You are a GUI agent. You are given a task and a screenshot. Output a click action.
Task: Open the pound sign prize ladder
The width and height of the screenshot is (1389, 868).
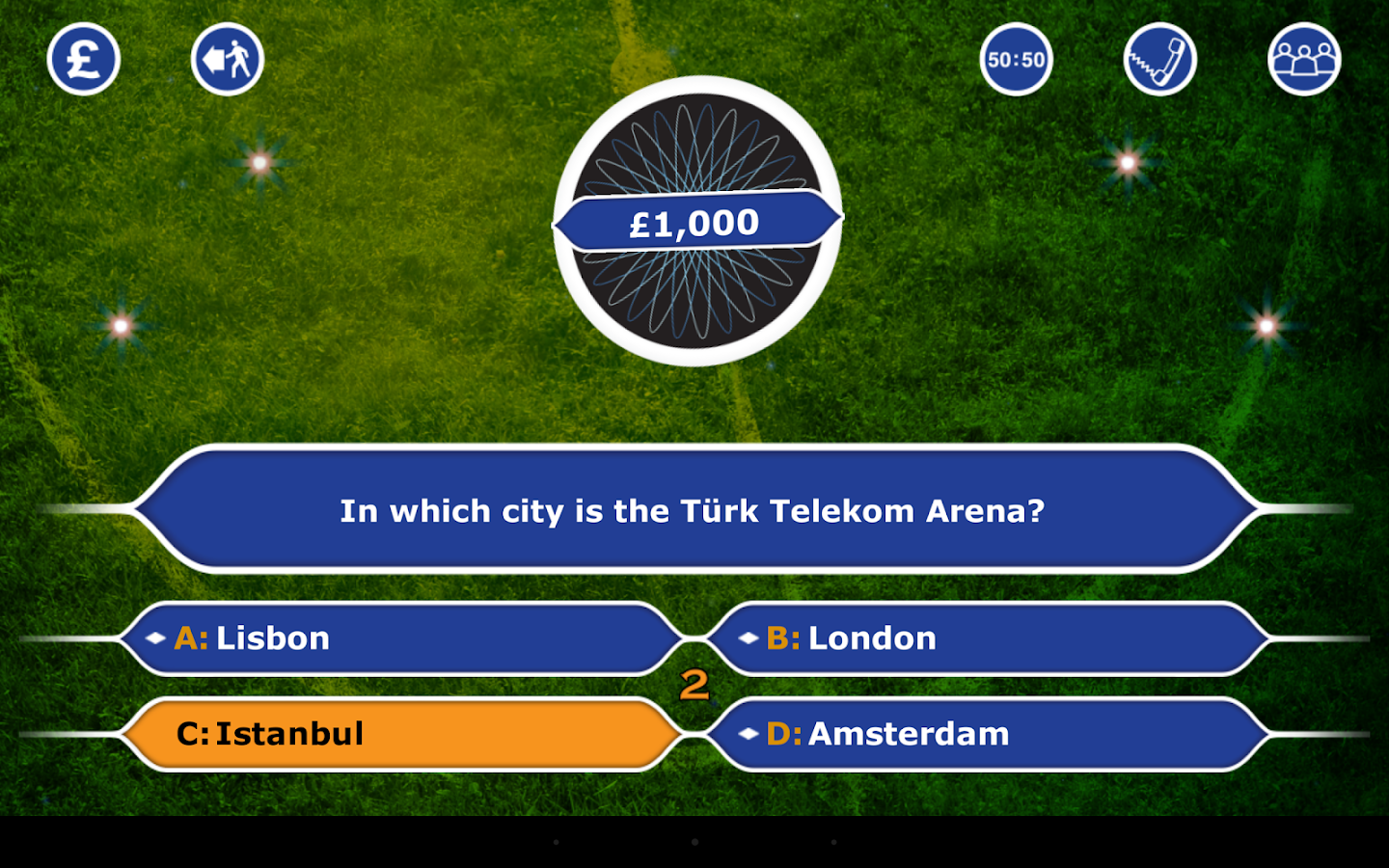(84, 60)
